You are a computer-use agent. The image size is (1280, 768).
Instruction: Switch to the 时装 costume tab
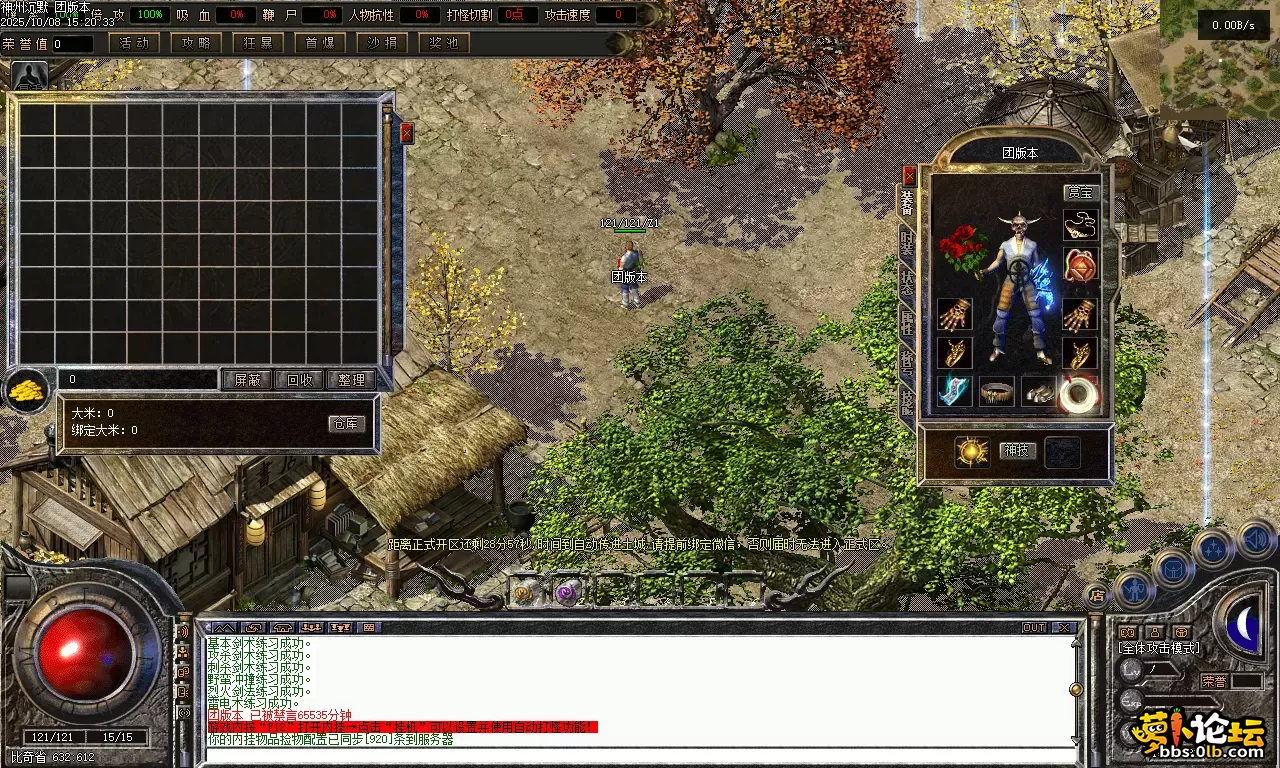(x=907, y=243)
